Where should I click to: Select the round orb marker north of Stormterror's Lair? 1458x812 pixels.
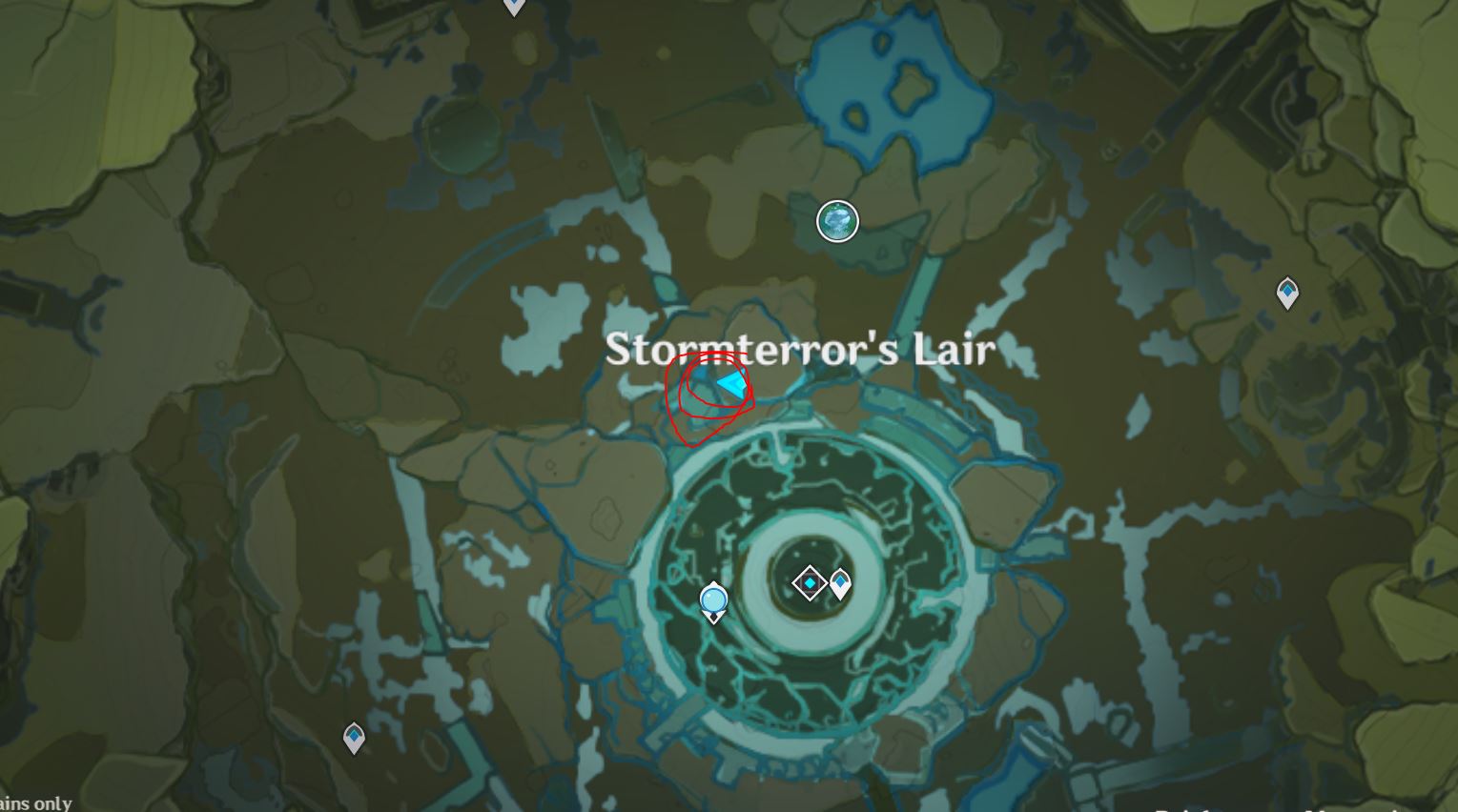click(837, 220)
